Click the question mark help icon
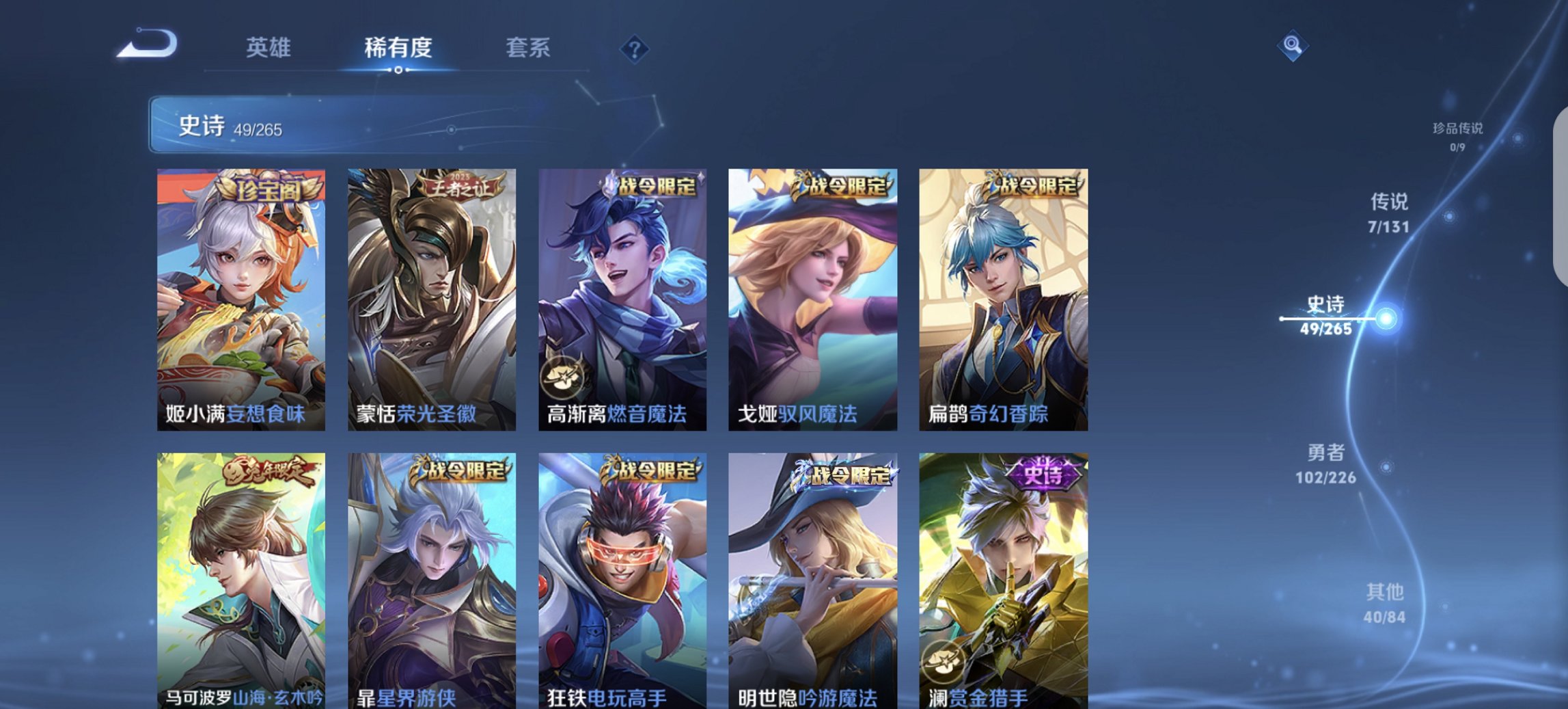 635,47
